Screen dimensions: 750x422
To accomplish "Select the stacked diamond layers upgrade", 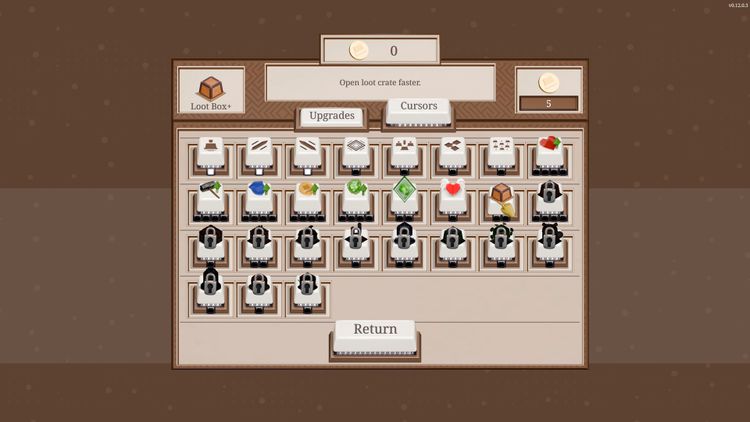I will click(x=356, y=149).
